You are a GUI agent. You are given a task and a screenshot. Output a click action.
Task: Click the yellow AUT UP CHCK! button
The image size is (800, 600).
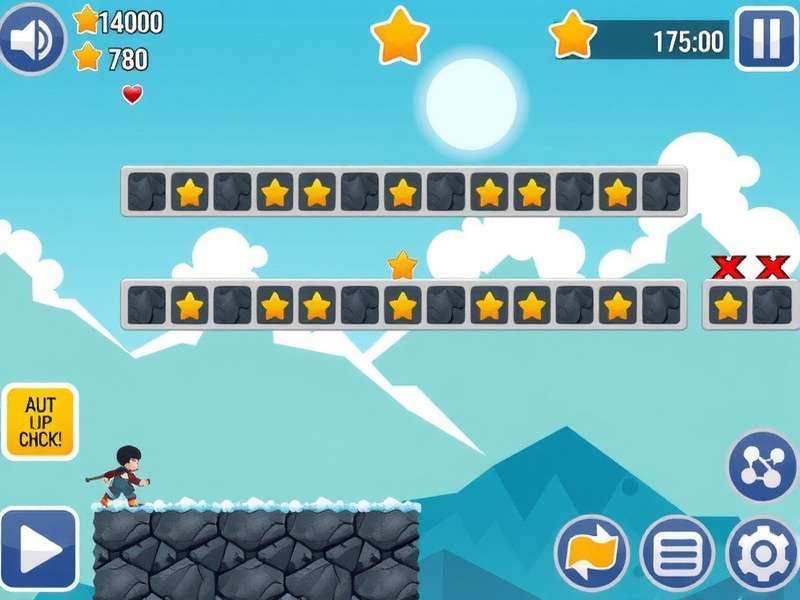[x=40, y=422]
